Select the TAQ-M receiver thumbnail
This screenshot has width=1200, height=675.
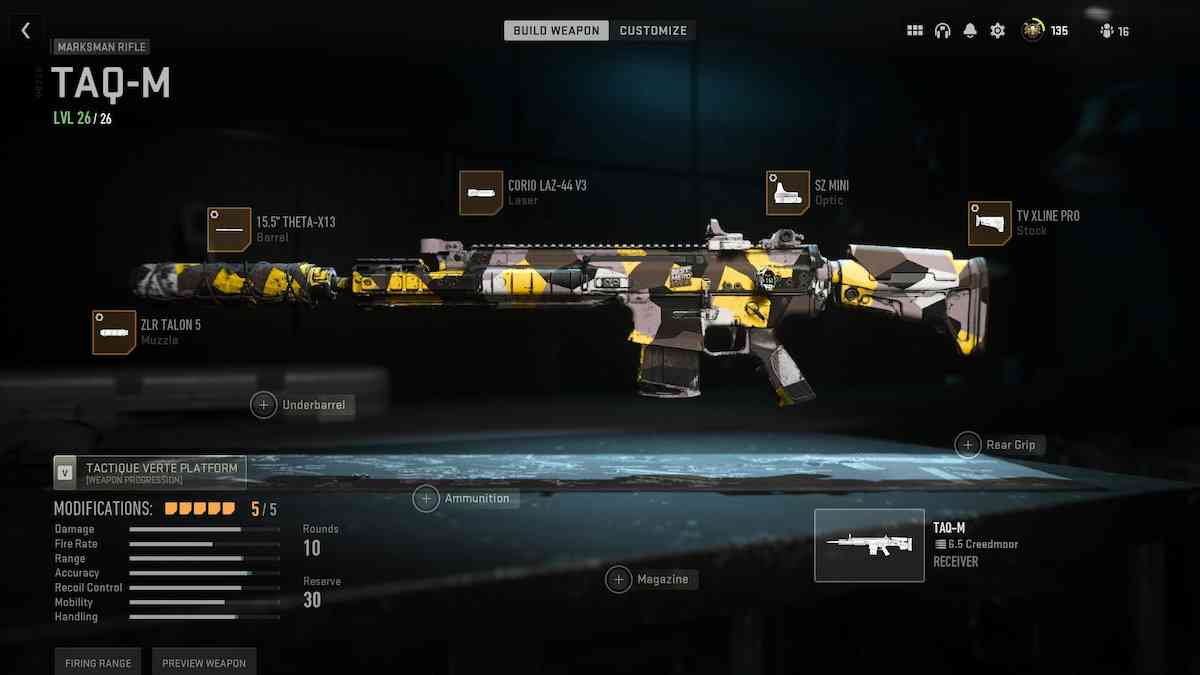869,545
